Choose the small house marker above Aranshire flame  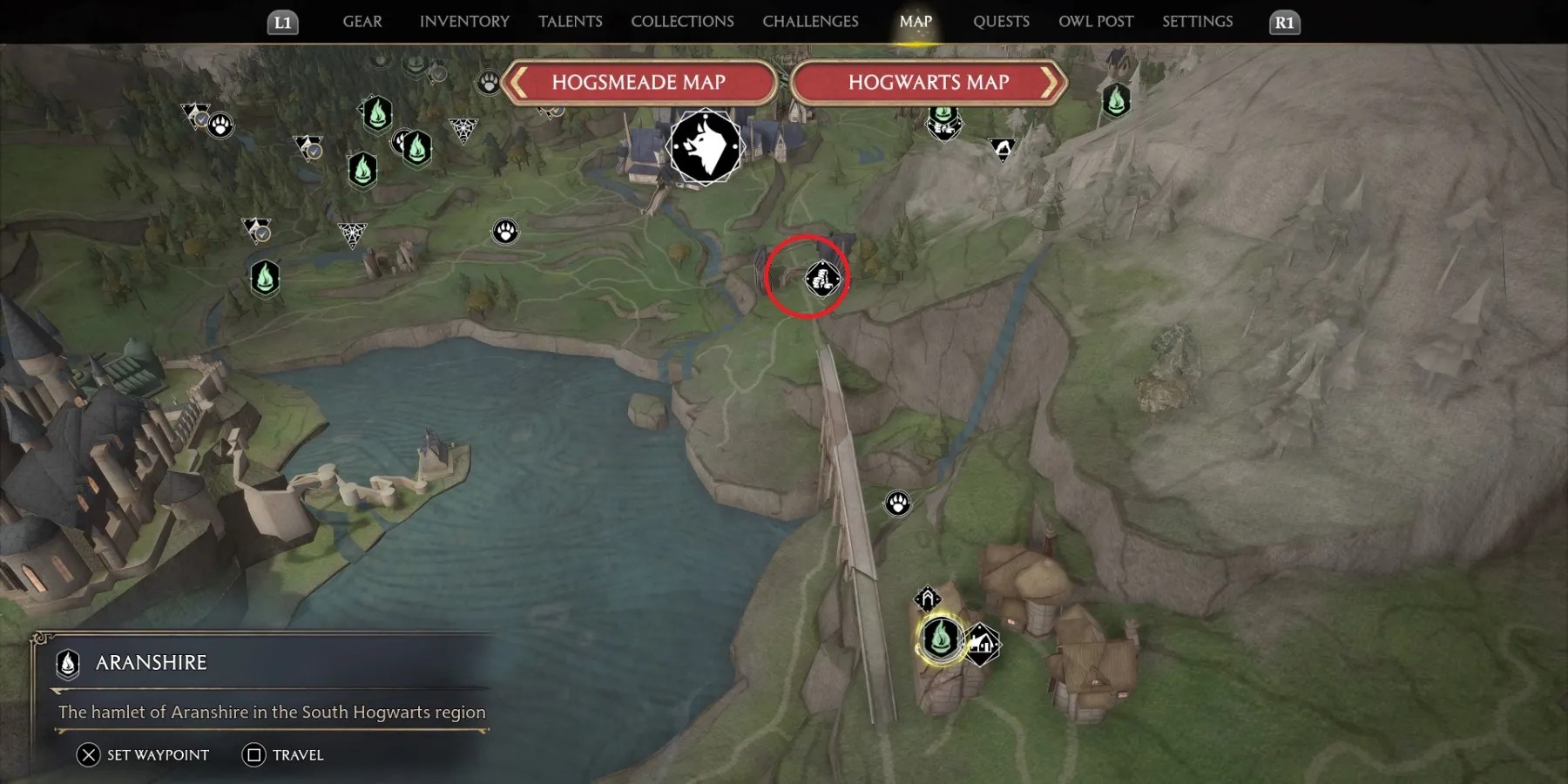click(928, 598)
